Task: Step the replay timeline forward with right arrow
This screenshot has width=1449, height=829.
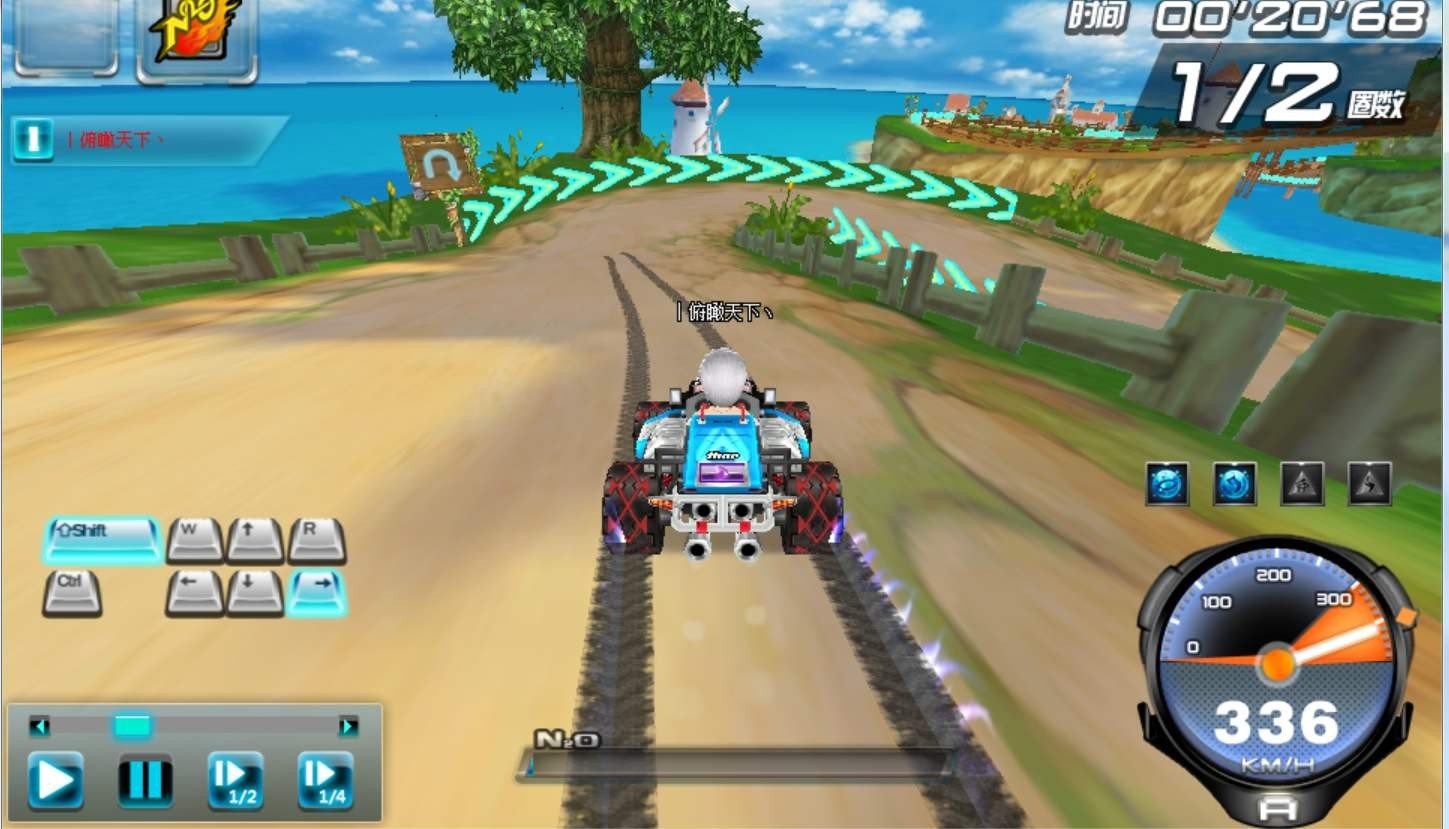Action: (348, 726)
